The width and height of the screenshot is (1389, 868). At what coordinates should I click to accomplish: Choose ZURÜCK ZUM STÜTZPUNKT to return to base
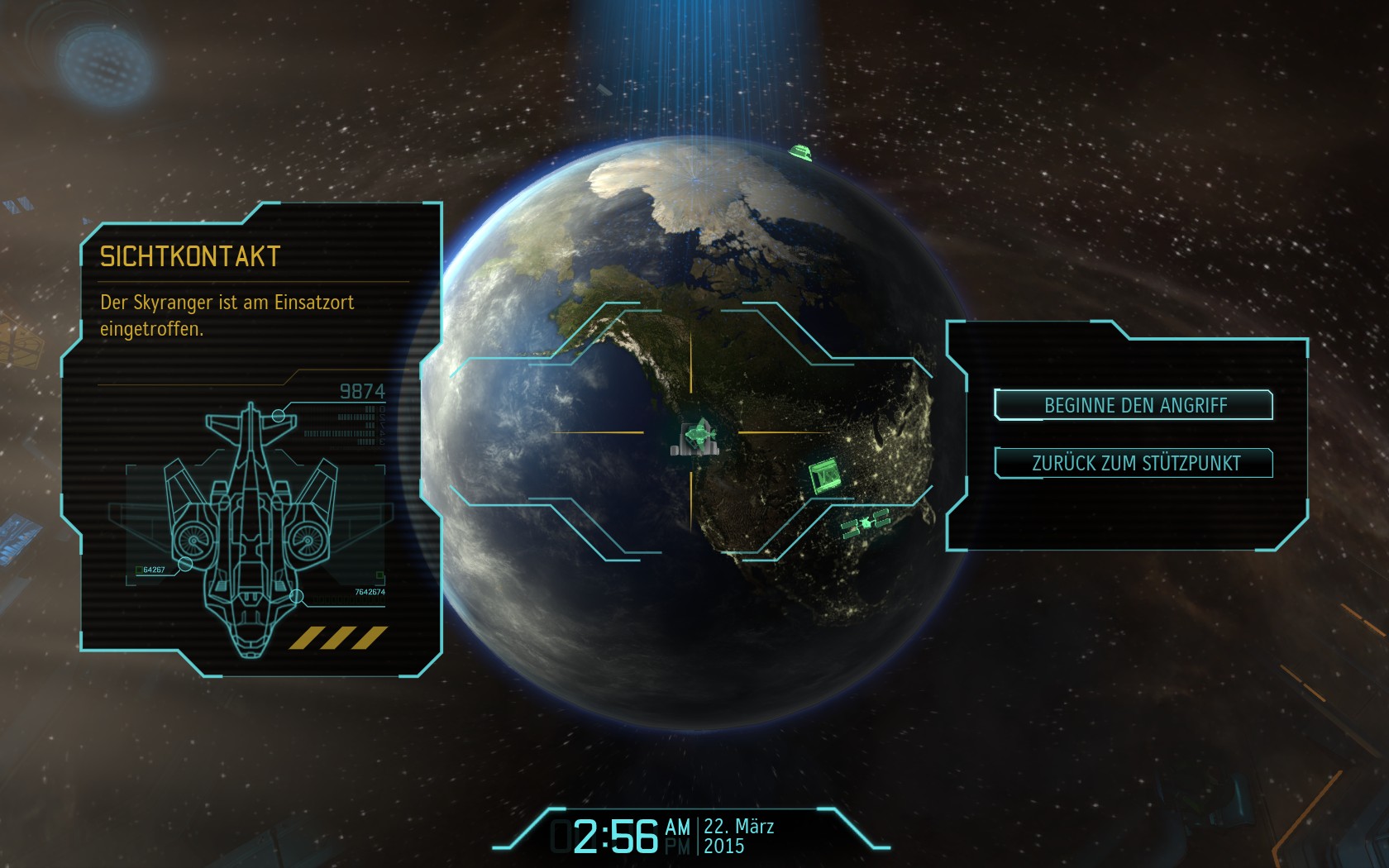tap(1134, 463)
